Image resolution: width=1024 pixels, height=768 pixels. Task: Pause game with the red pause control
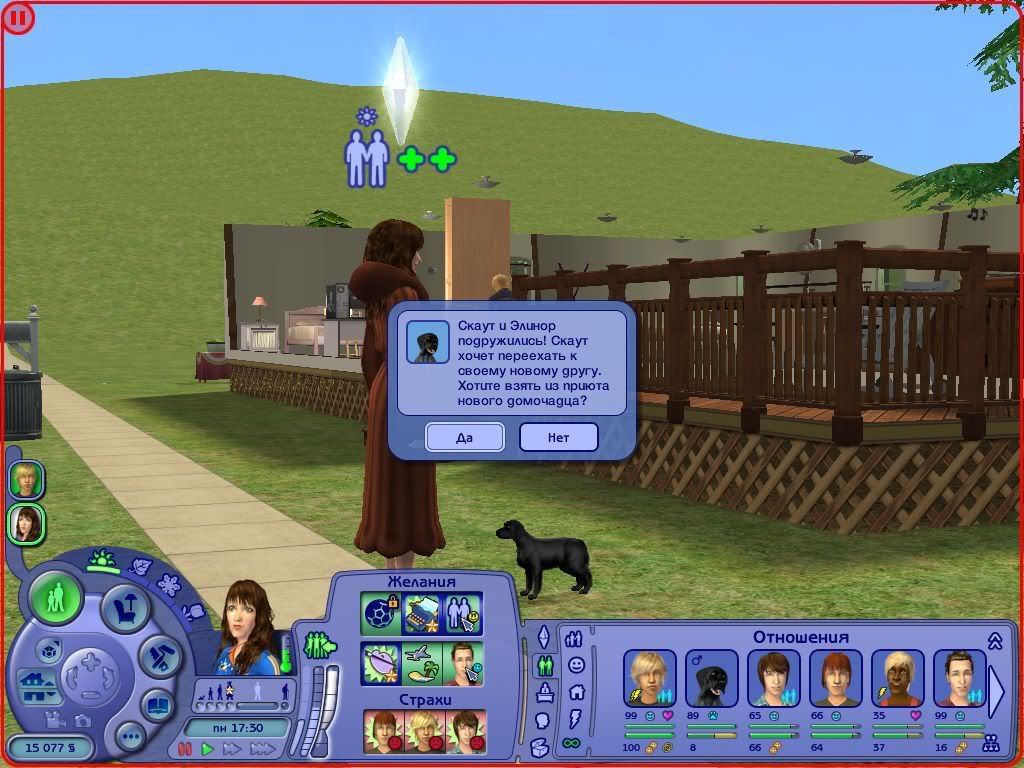(x=185, y=748)
